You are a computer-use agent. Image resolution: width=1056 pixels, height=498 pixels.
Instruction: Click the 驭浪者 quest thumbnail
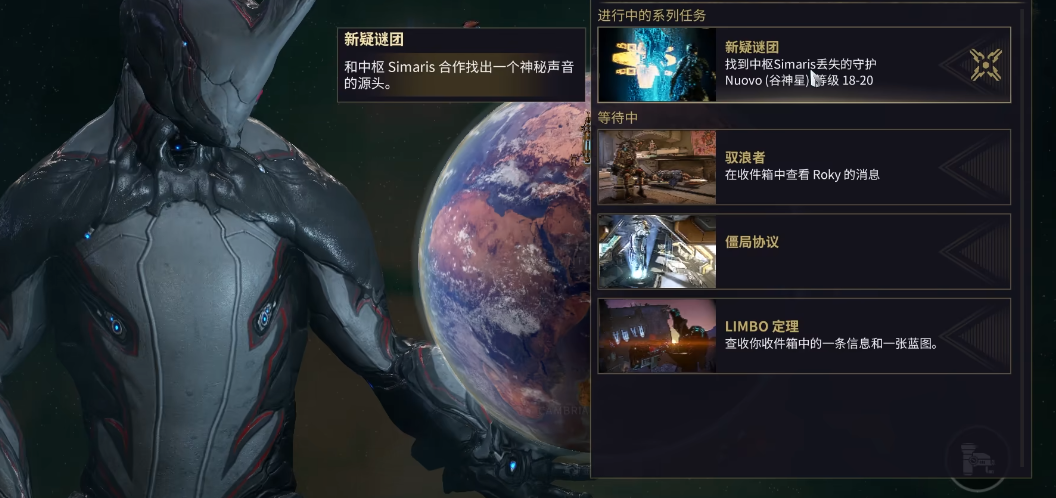658,167
